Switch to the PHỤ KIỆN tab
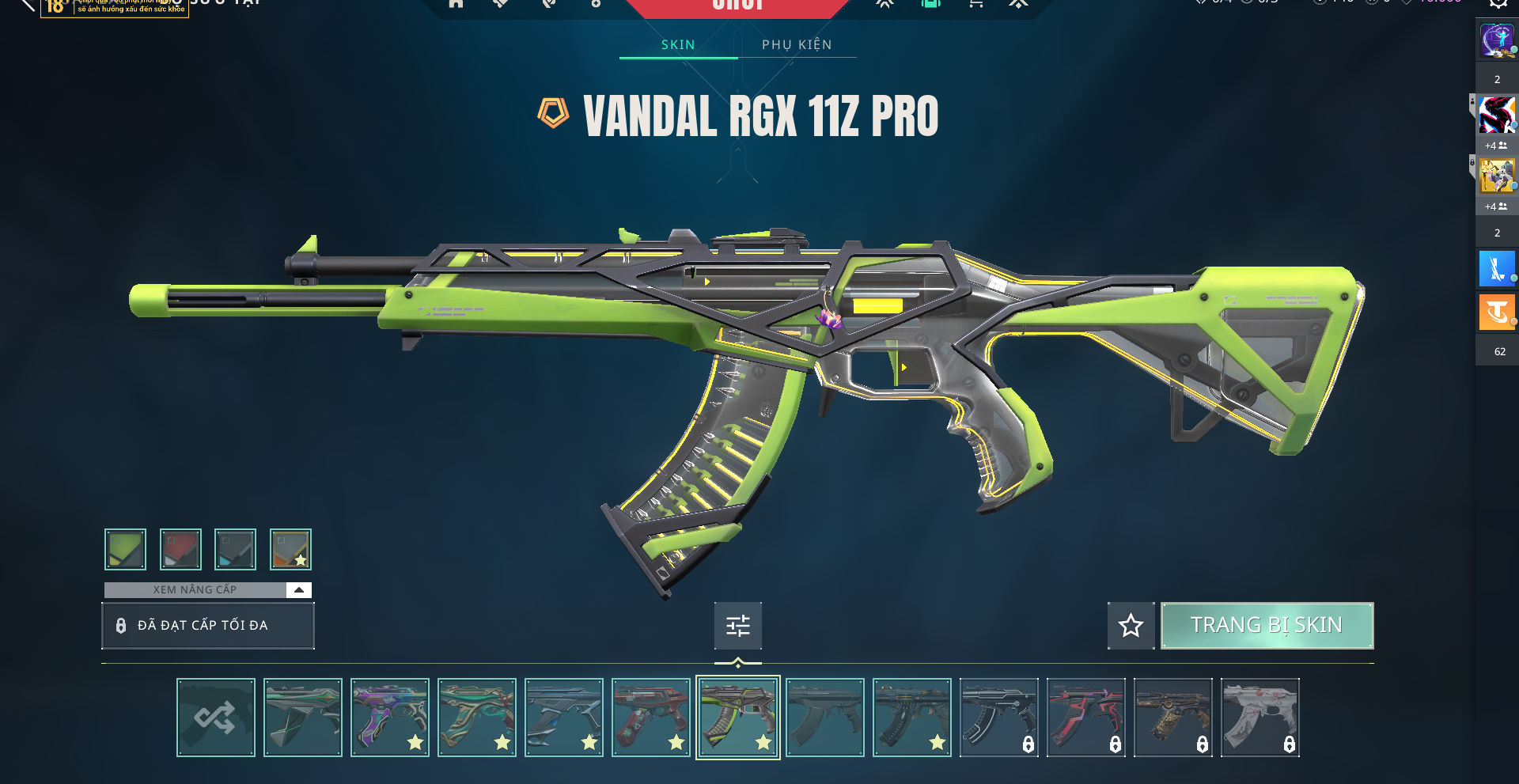The image size is (1519, 784). [x=797, y=45]
